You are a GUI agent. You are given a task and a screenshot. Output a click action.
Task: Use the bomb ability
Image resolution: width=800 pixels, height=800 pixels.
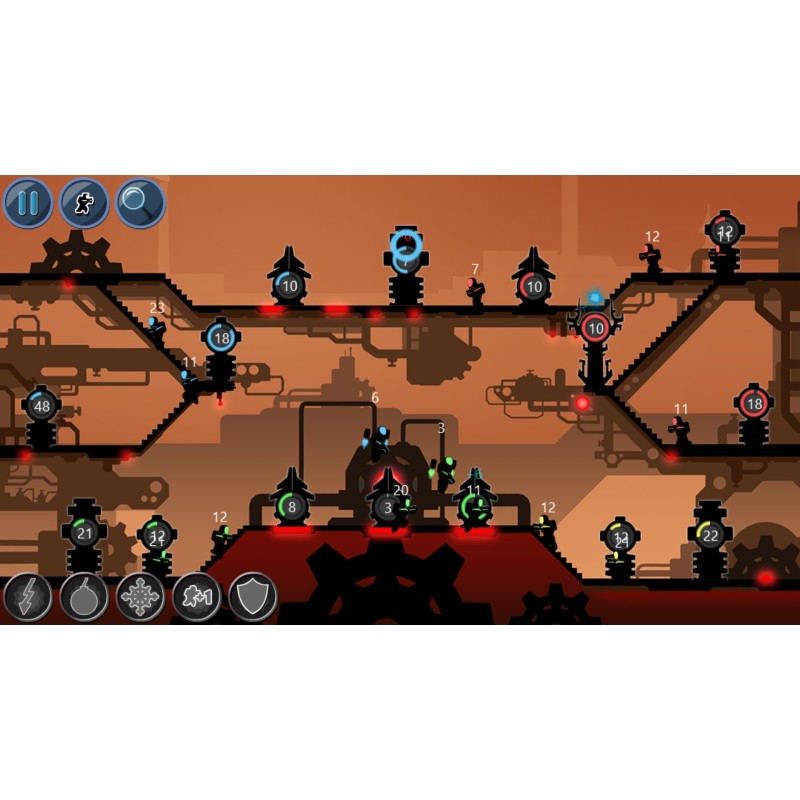click(84, 597)
